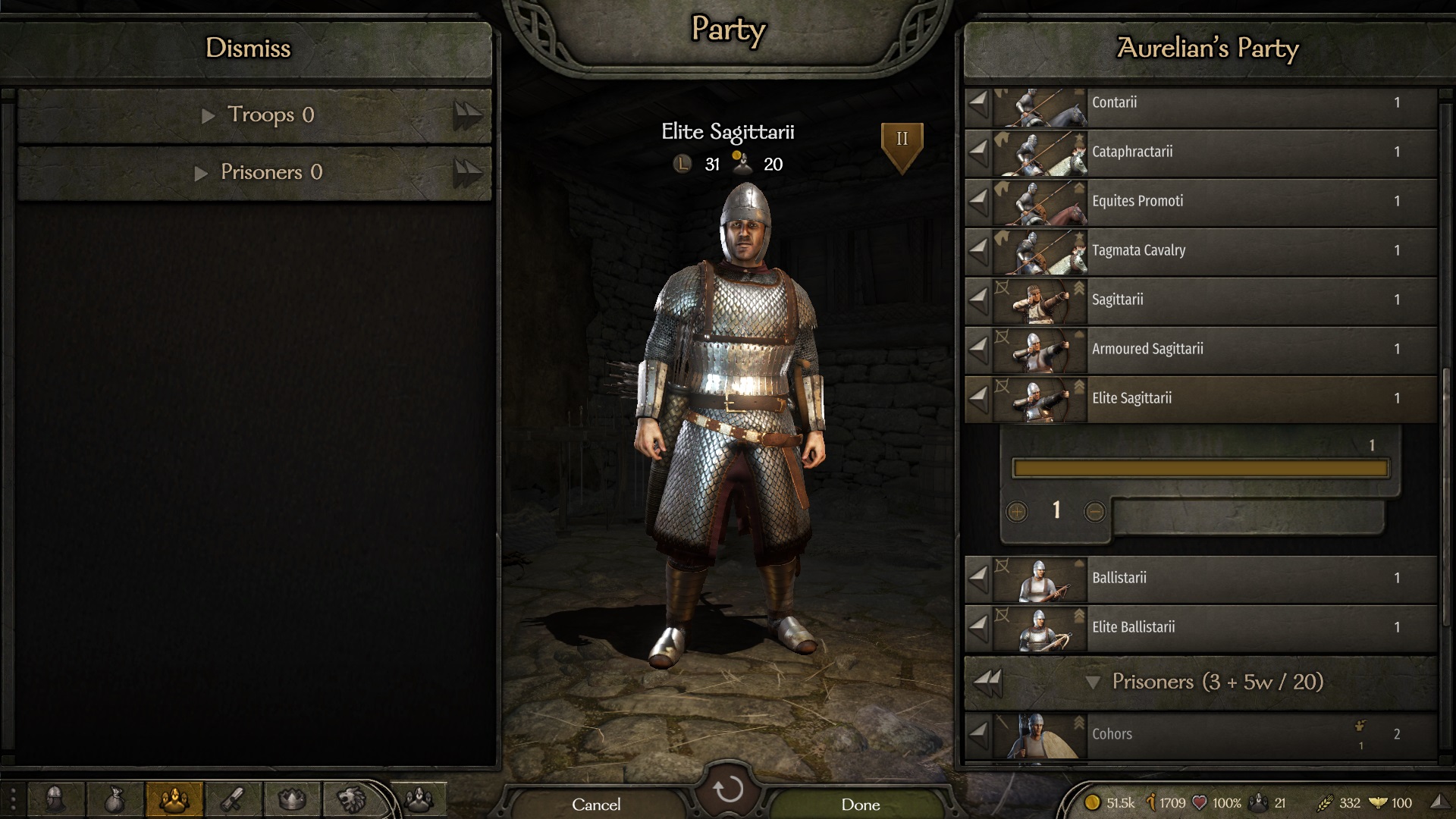Screen dimensions: 1456x819
Task: Click the plus button of troop quantity
Action: [x=1017, y=512]
